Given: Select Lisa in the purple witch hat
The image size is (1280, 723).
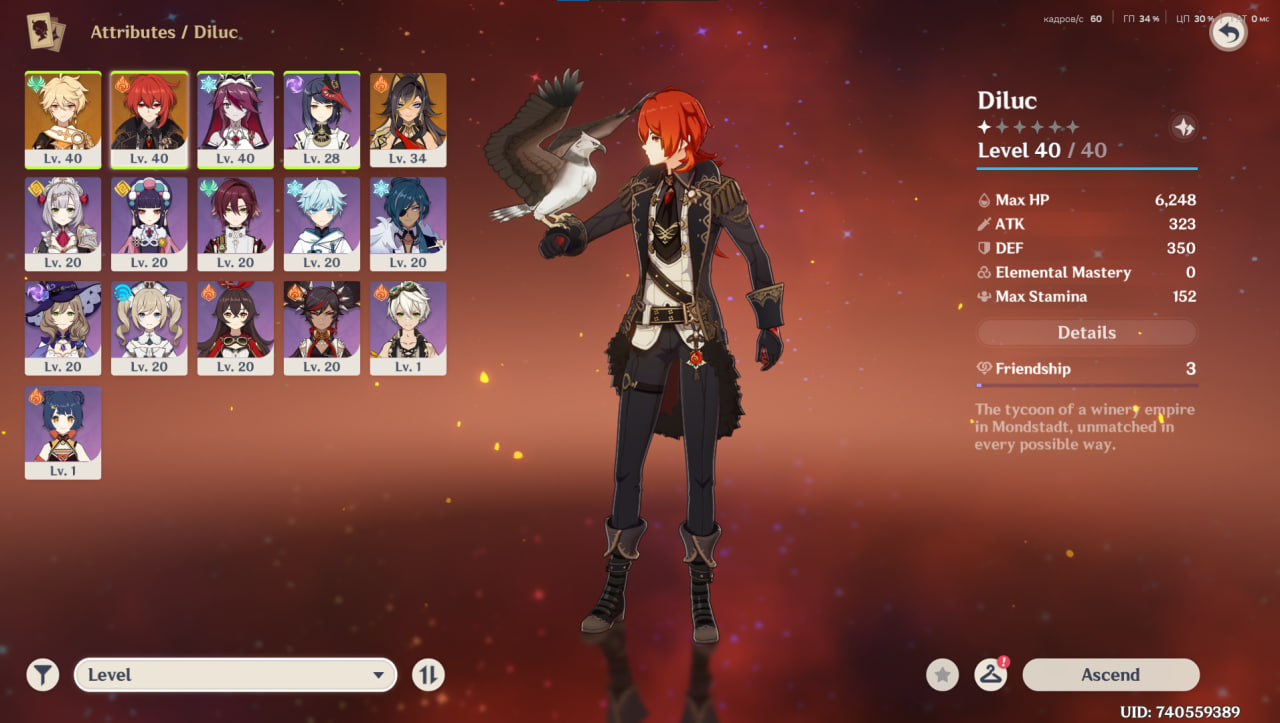Looking at the screenshot, I should pos(63,327).
